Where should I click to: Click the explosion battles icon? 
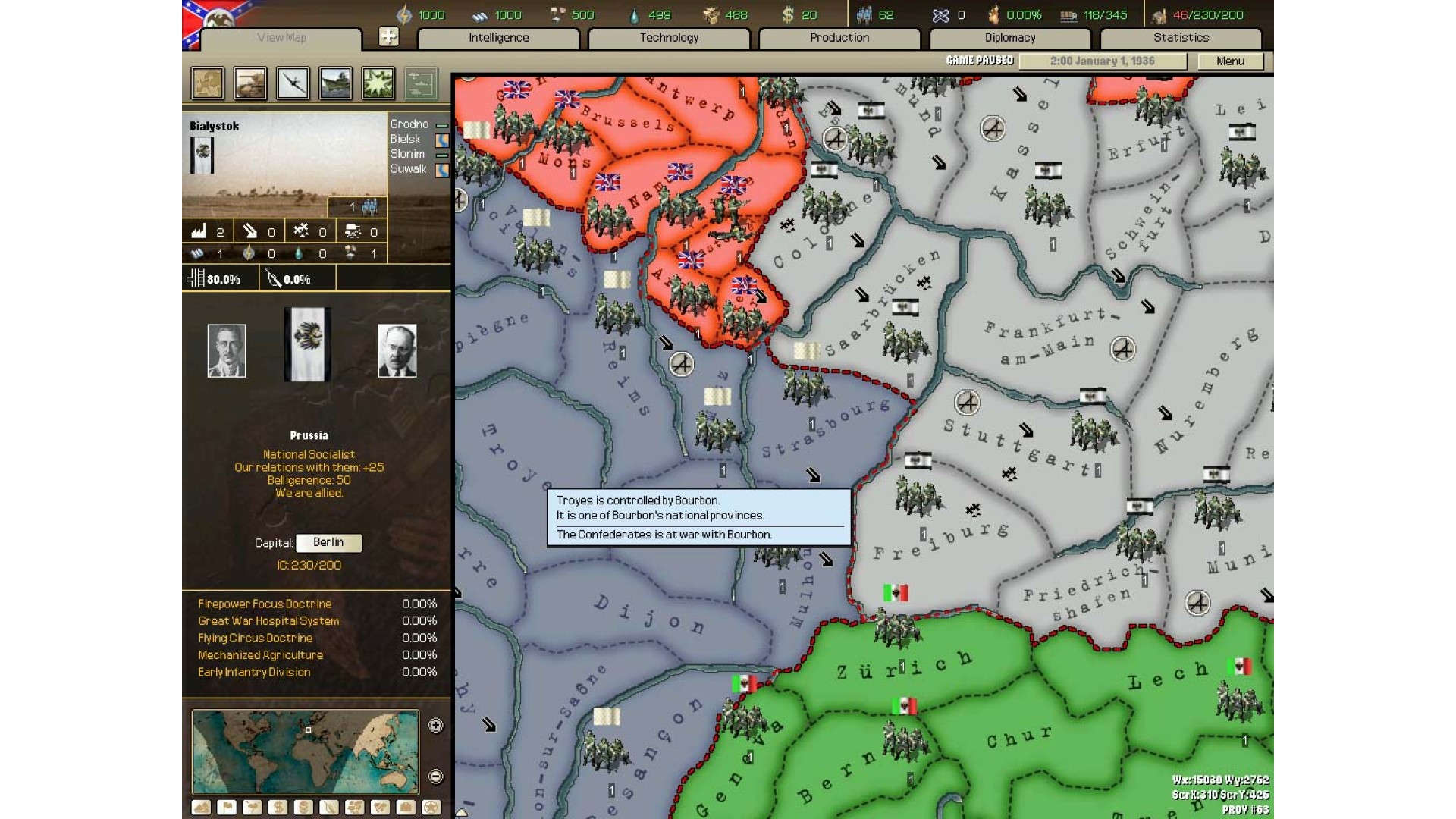tap(378, 83)
